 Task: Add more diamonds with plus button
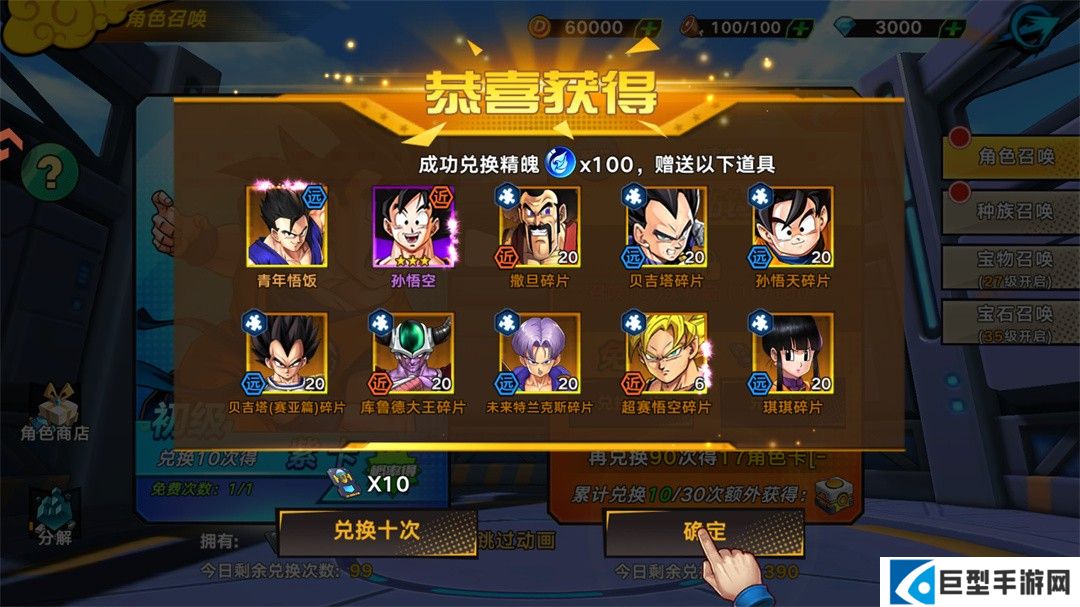(x=952, y=27)
